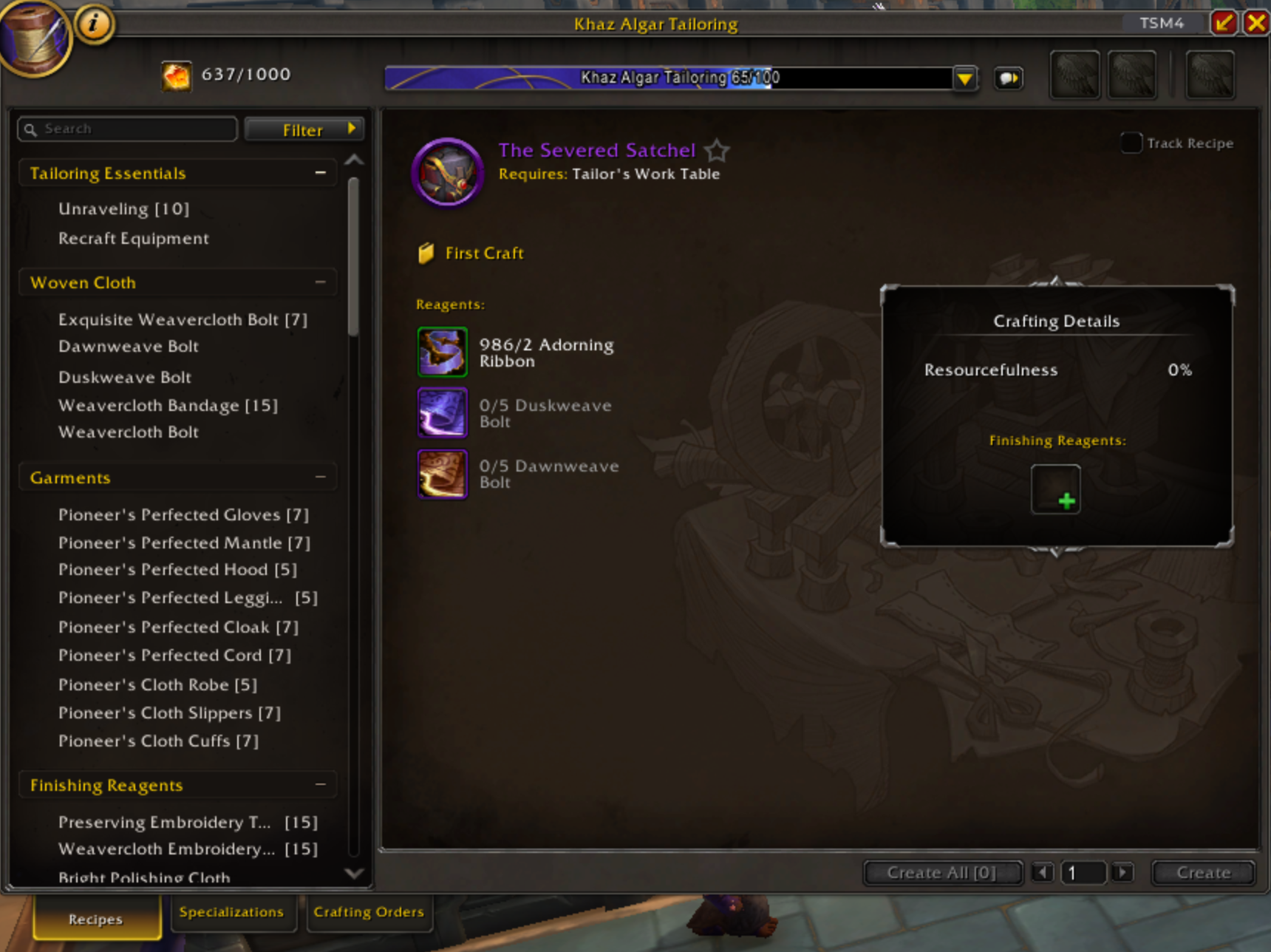
Task: Open the Khaz Algar Tailoring skill dropdown
Action: (x=965, y=78)
